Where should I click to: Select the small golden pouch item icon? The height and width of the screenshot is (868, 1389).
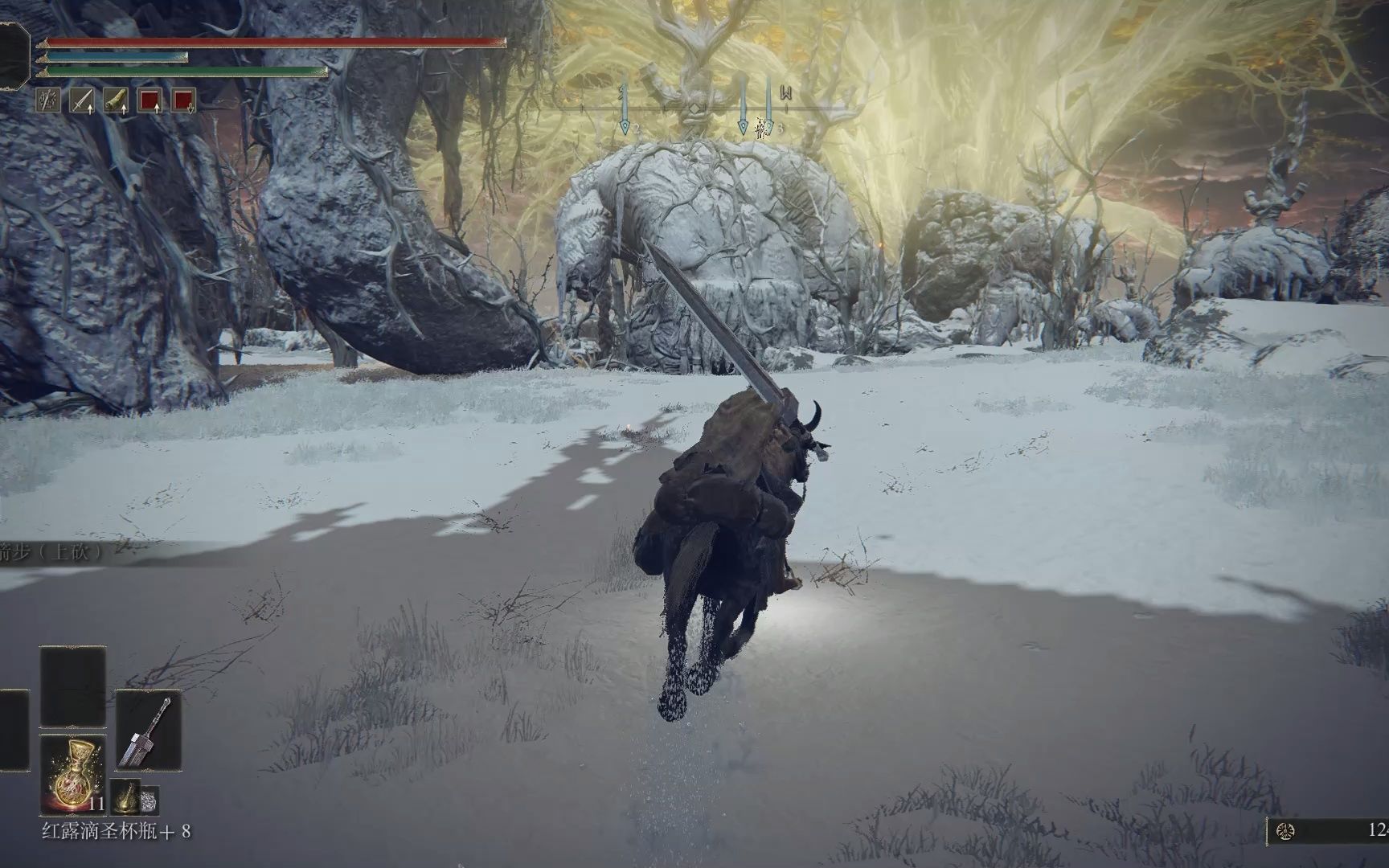[125, 796]
